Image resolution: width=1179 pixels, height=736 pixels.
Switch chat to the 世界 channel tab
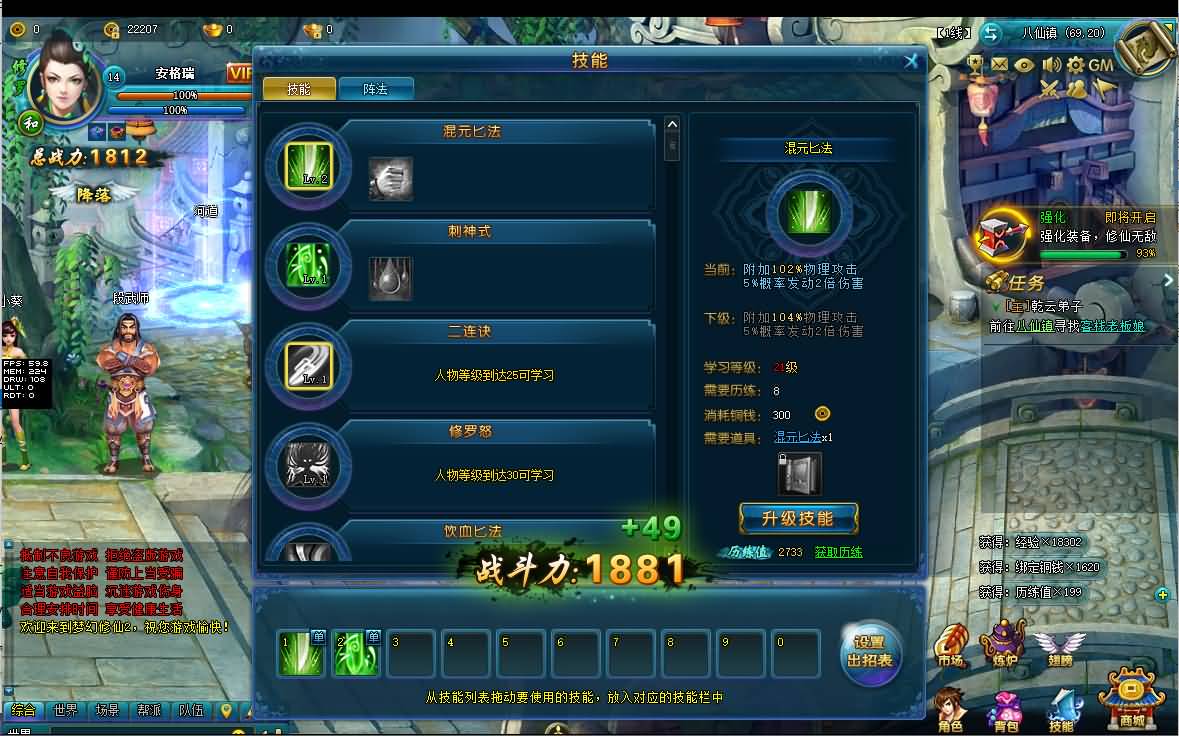66,711
